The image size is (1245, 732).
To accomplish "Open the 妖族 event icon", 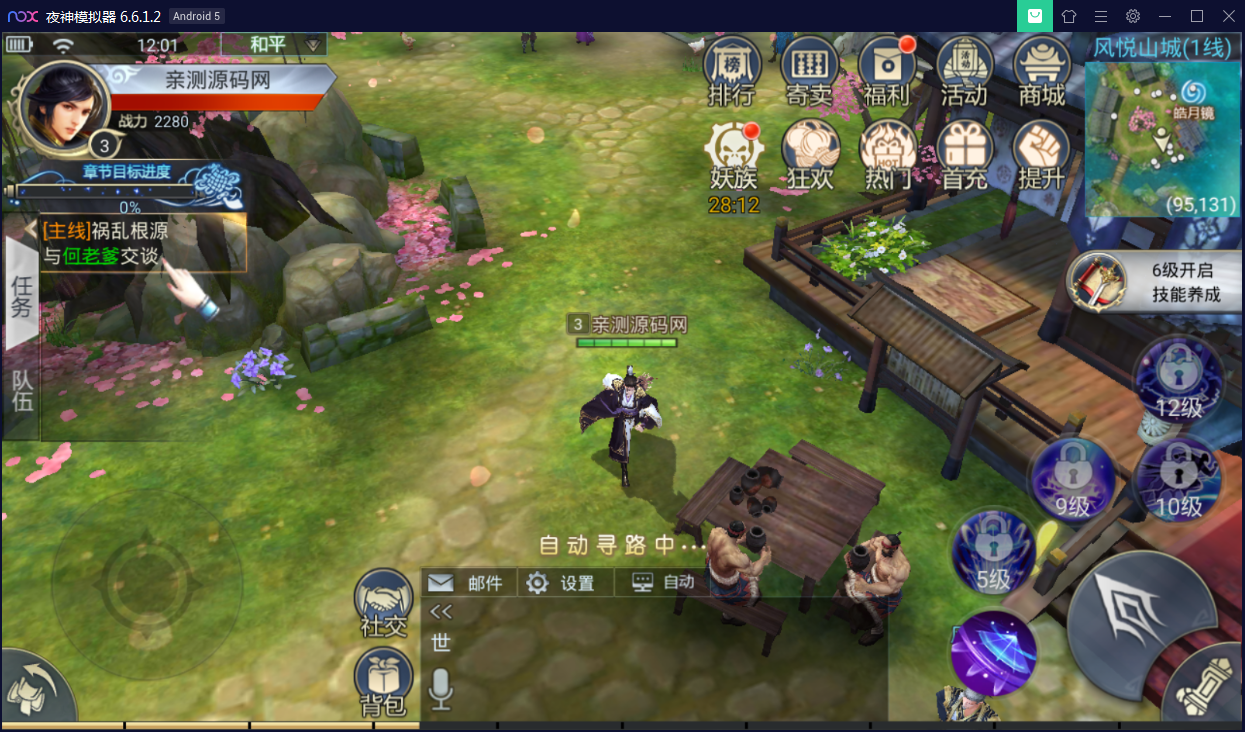I will (x=733, y=158).
